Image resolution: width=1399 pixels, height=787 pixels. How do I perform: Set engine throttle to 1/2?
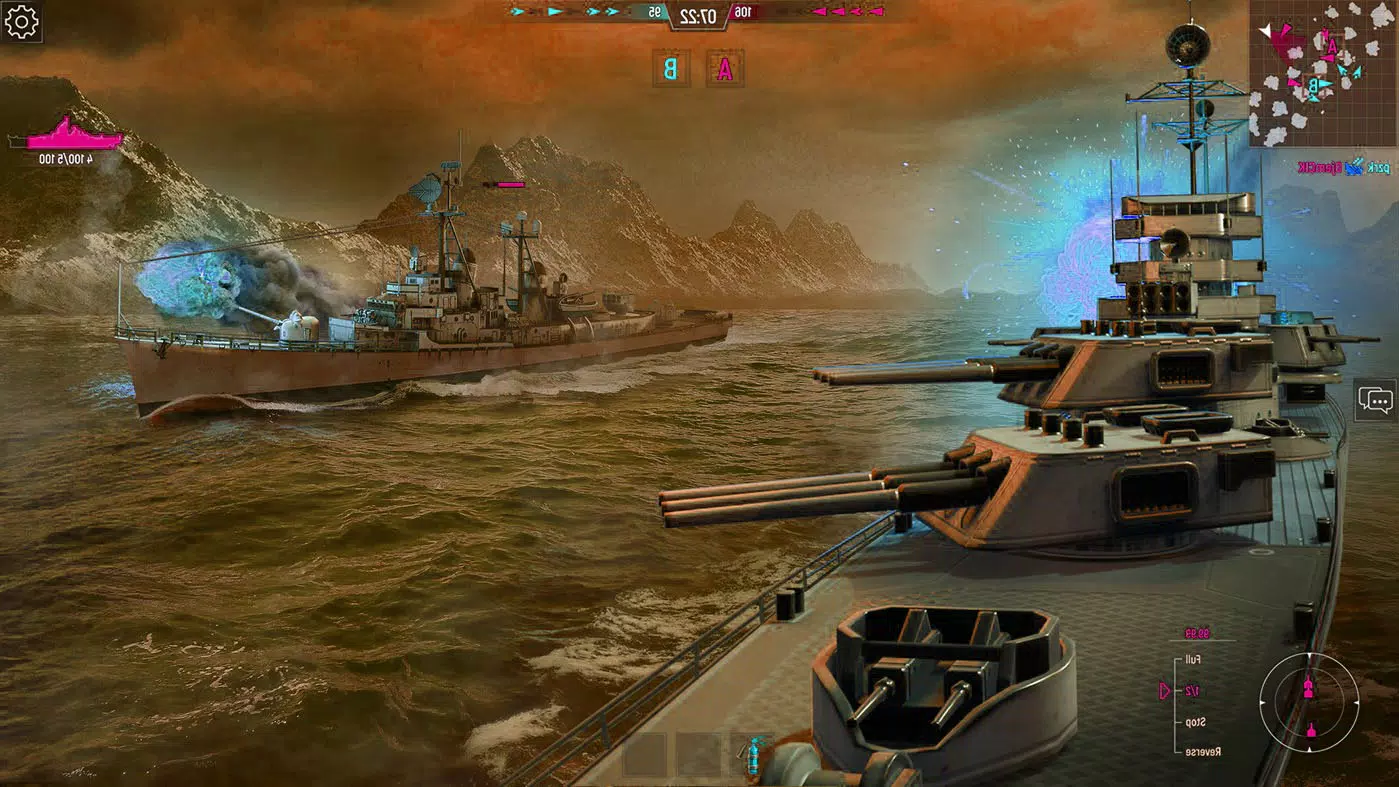click(1192, 691)
